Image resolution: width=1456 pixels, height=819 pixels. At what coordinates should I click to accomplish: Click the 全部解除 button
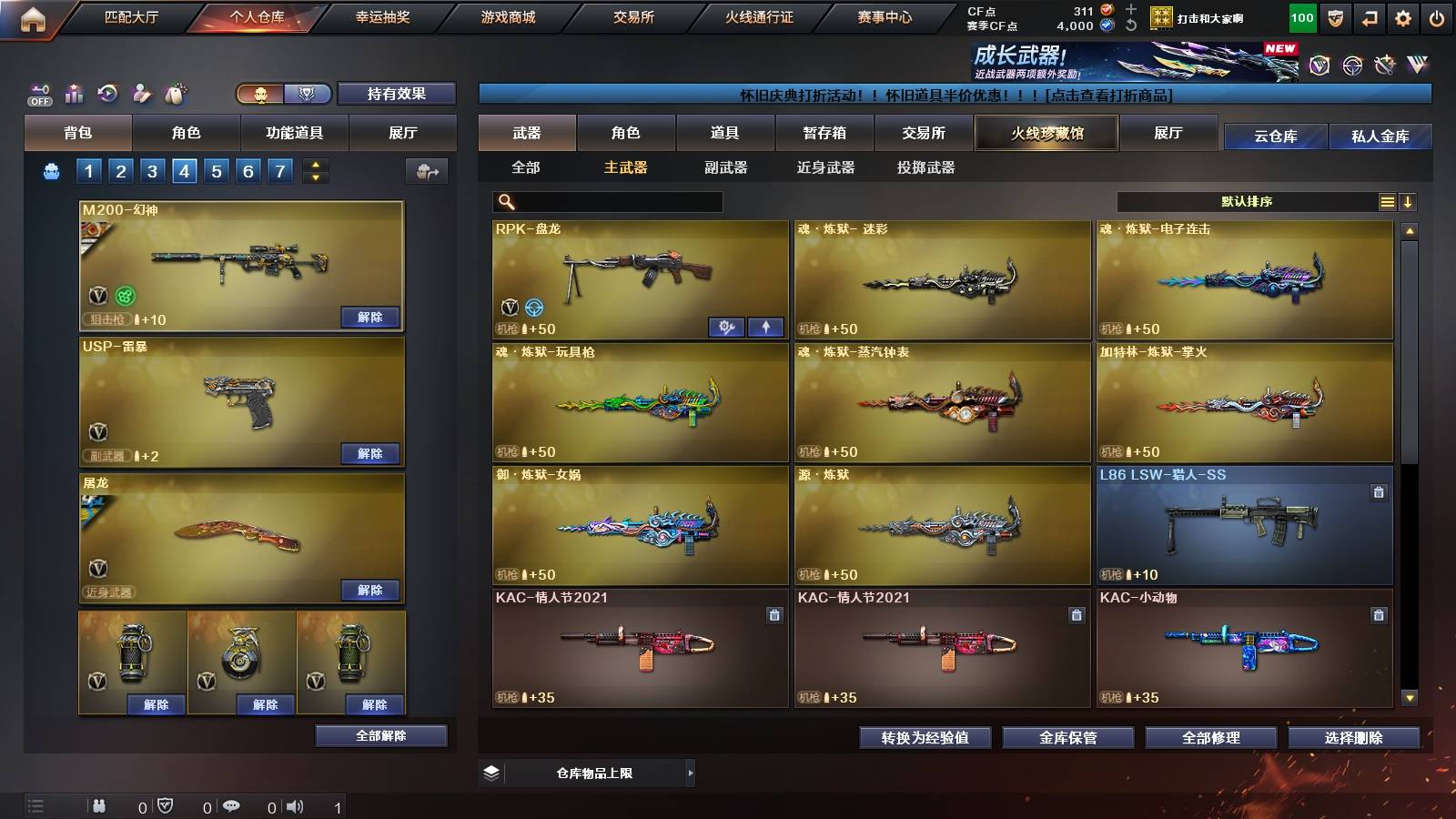coord(380,735)
